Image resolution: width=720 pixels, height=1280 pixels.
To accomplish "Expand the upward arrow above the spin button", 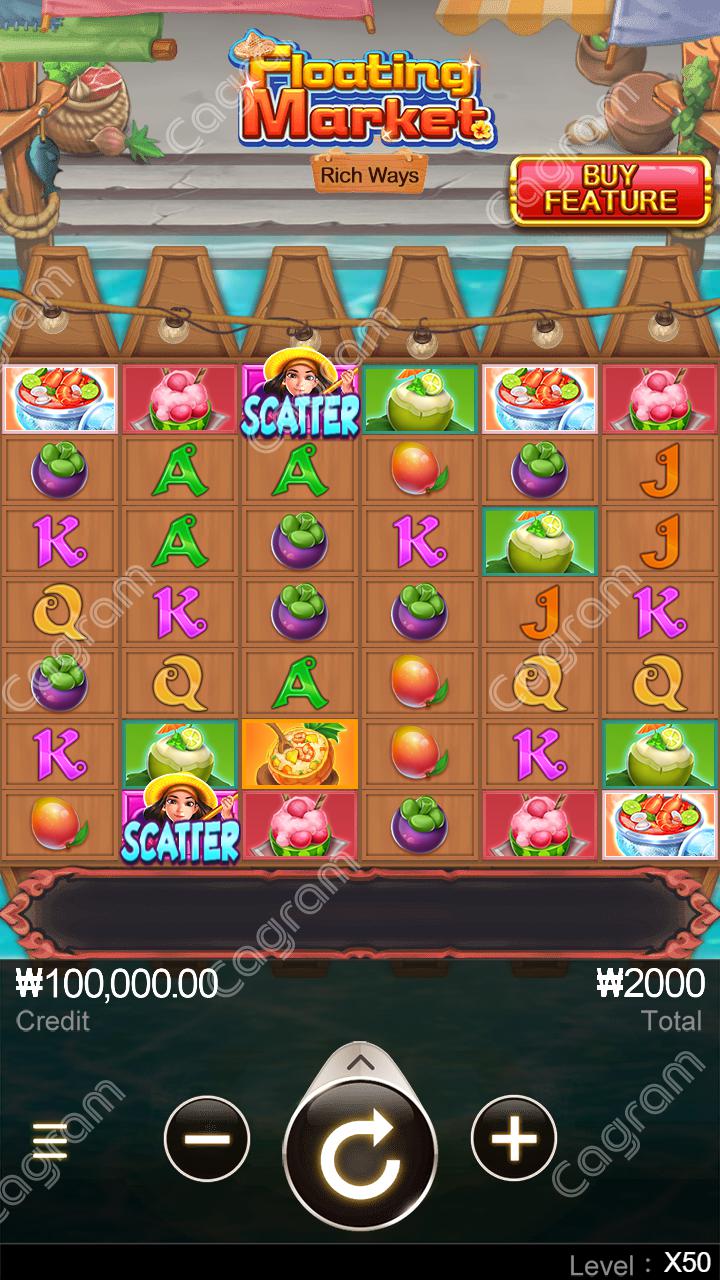I will point(360,1062).
